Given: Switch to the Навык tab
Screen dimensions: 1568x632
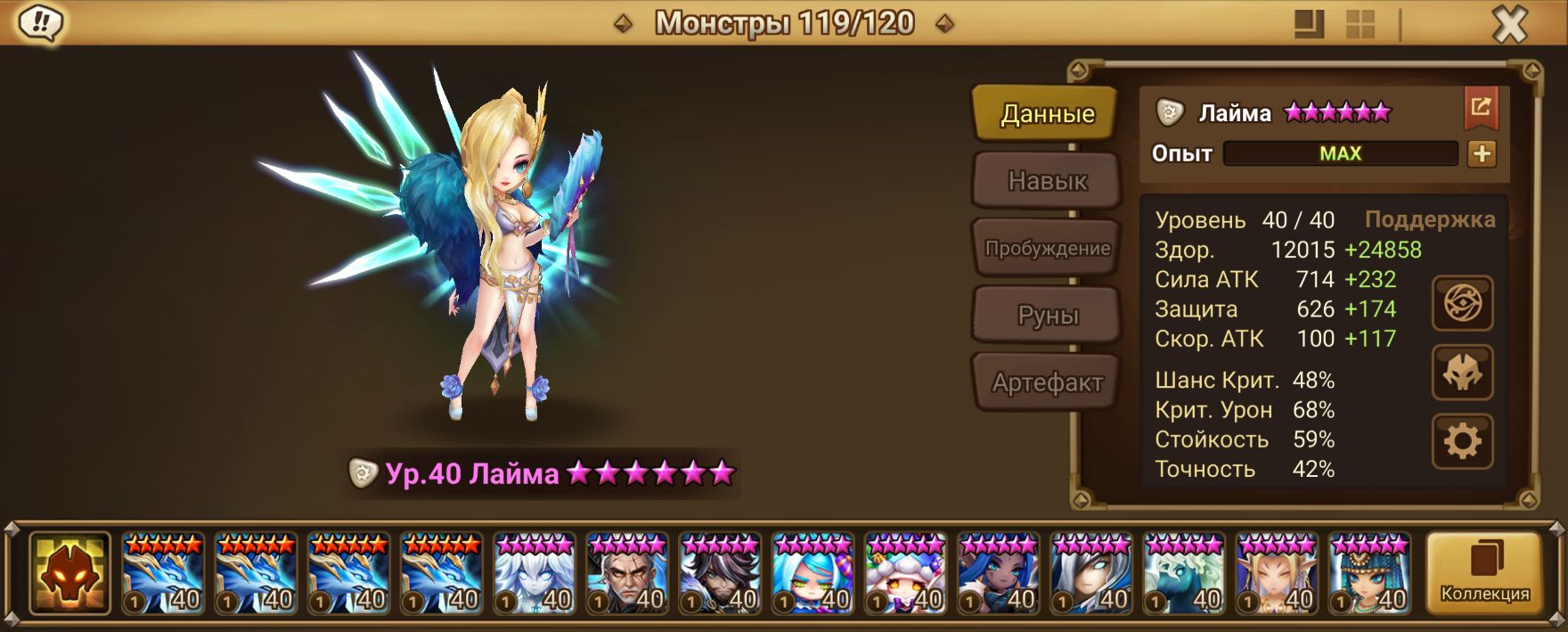Looking at the screenshot, I should click(1047, 181).
